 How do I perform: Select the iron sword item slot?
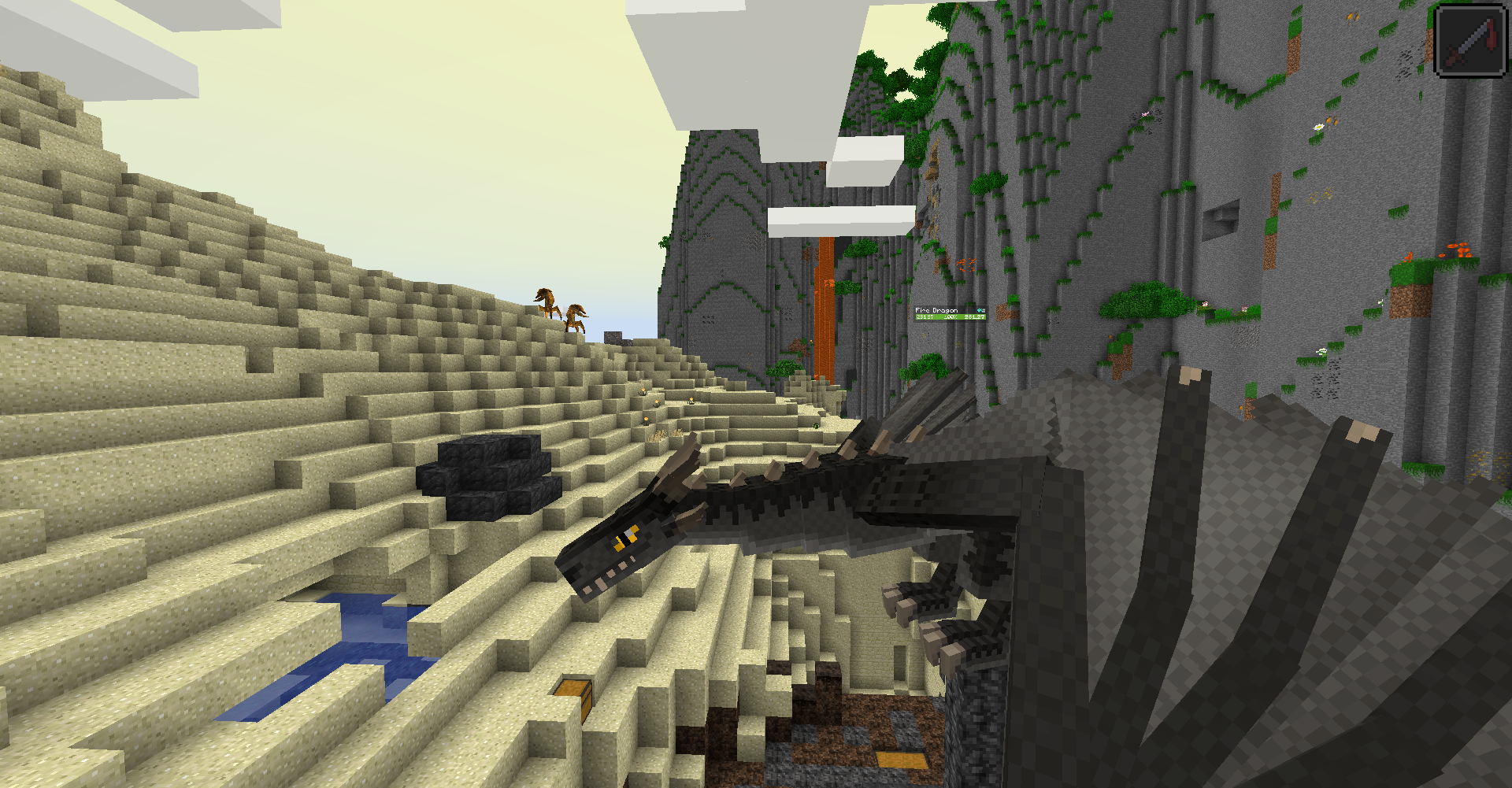pyautogui.click(x=1469, y=40)
